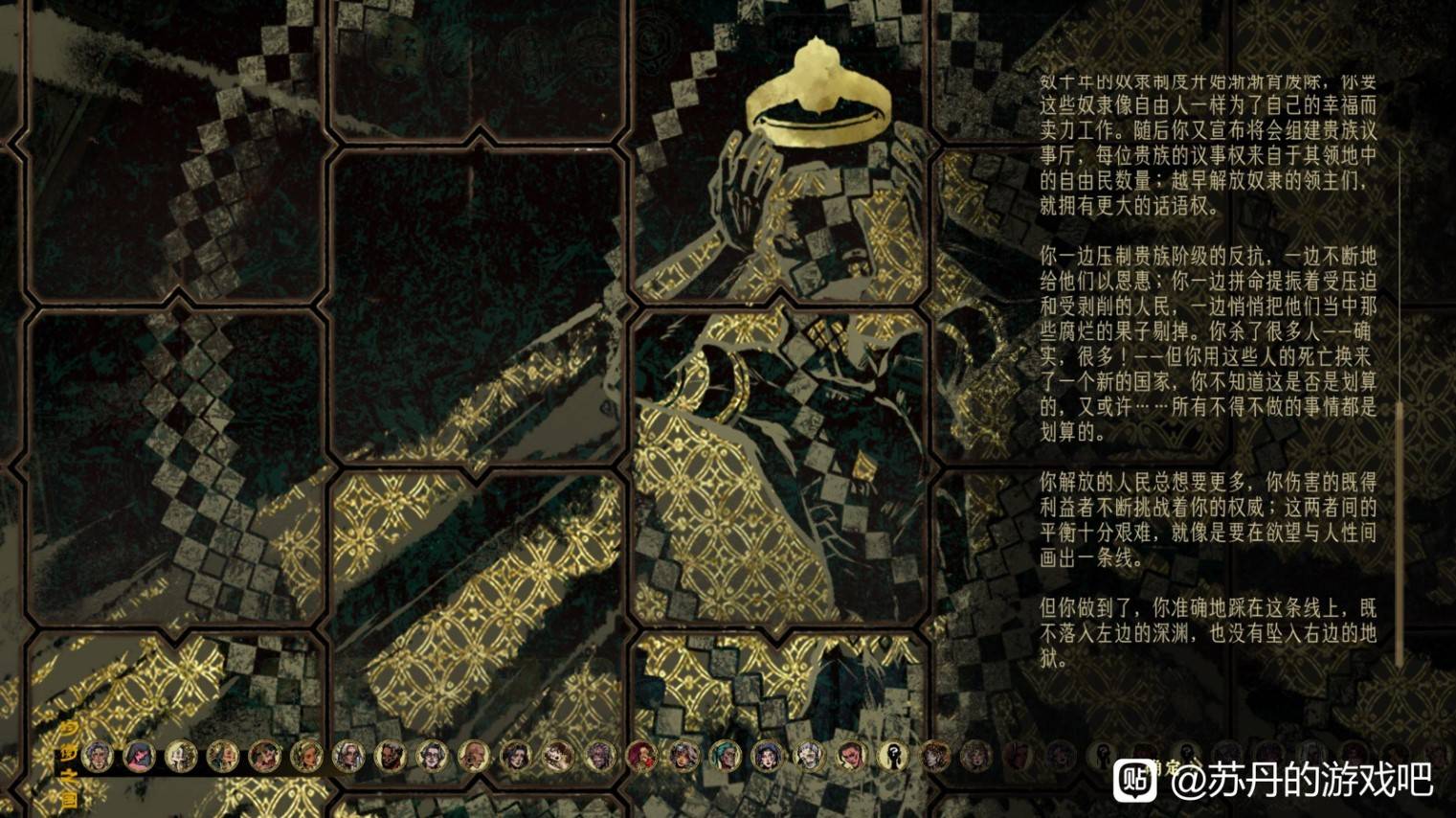Open the purple-haired woman's character medallion
1456x818 pixels.
coord(602,757)
